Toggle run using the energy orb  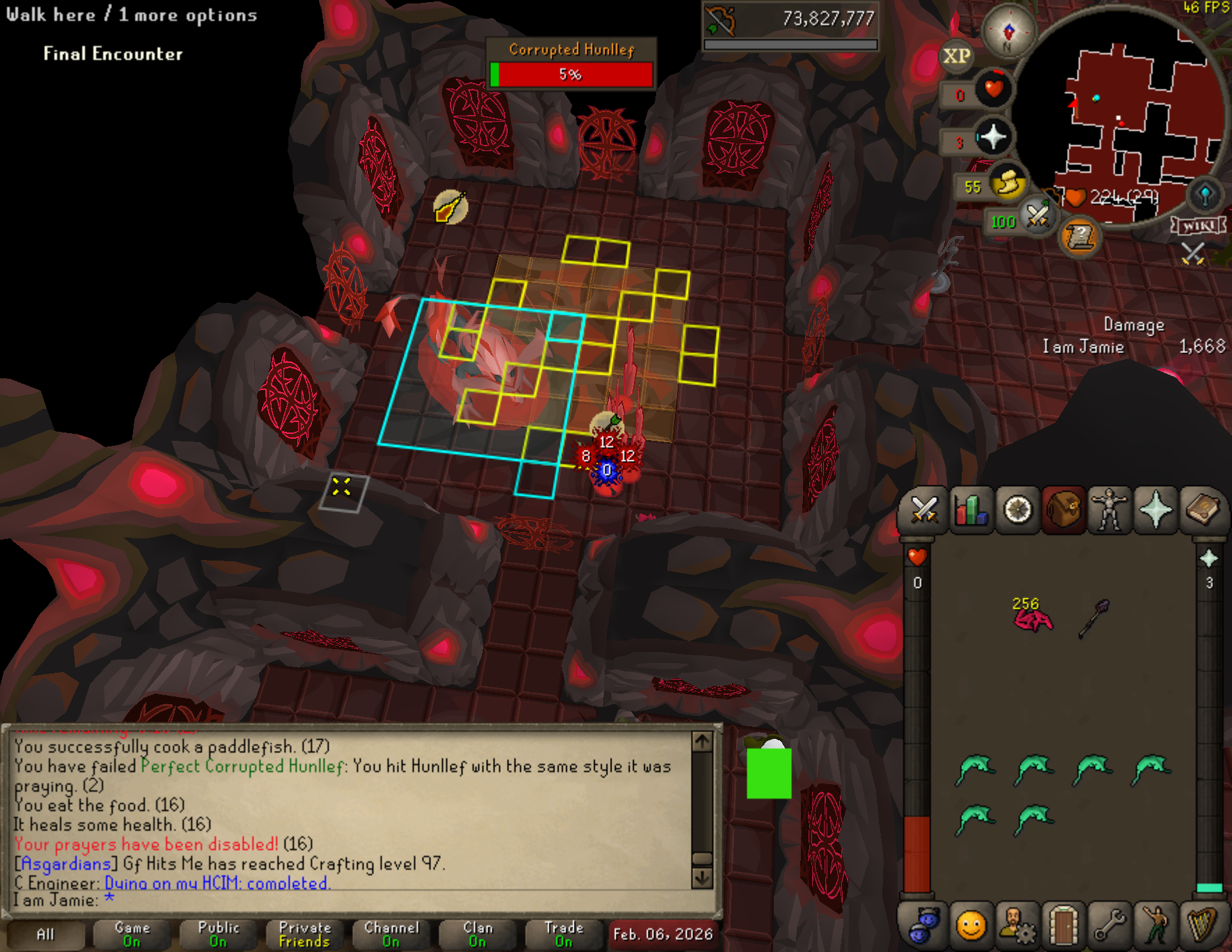[1007, 184]
